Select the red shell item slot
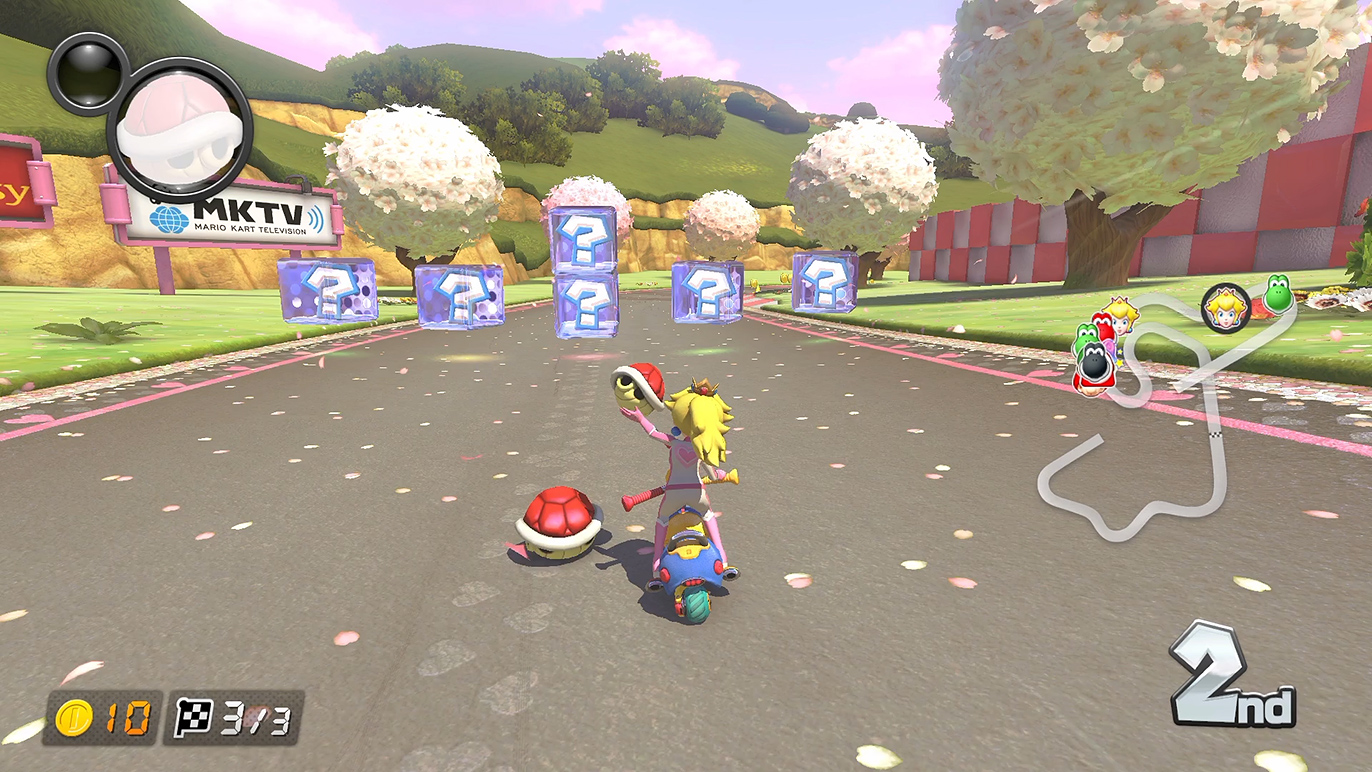Image resolution: width=1372 pixels, height=772 pixels. click(180, 130)
